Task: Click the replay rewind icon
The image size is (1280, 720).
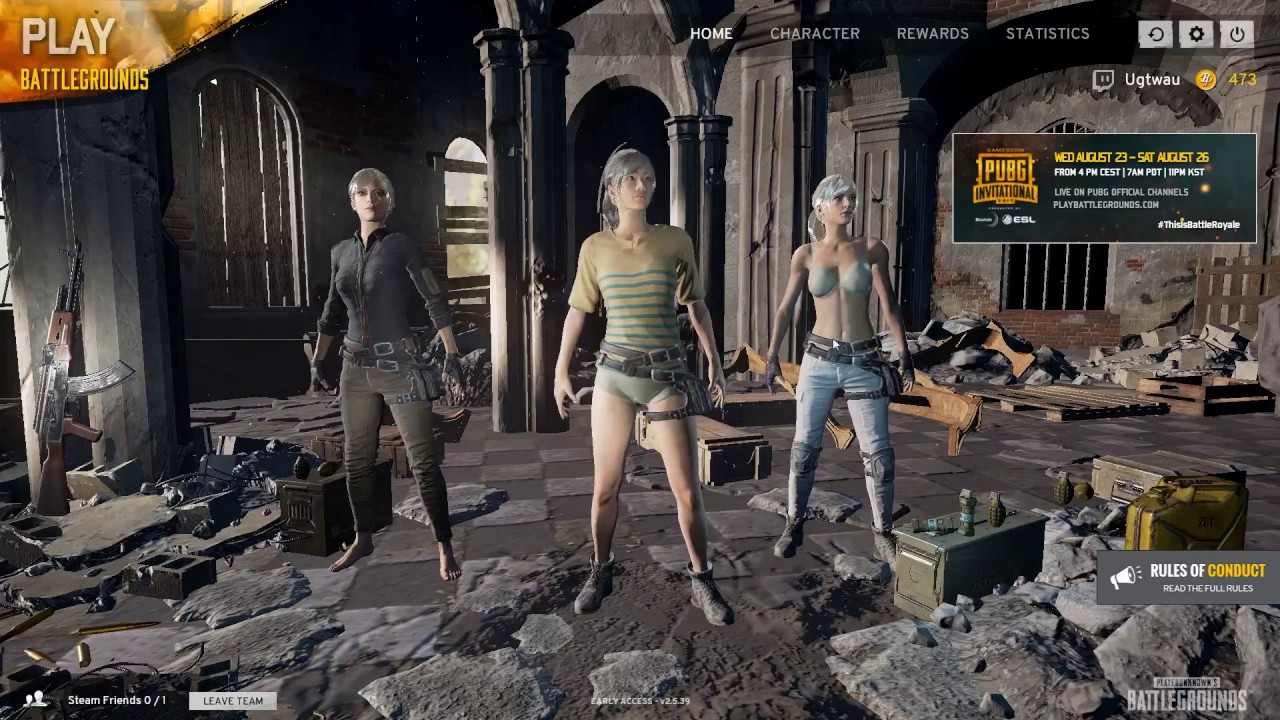Action: point(1155,34)
